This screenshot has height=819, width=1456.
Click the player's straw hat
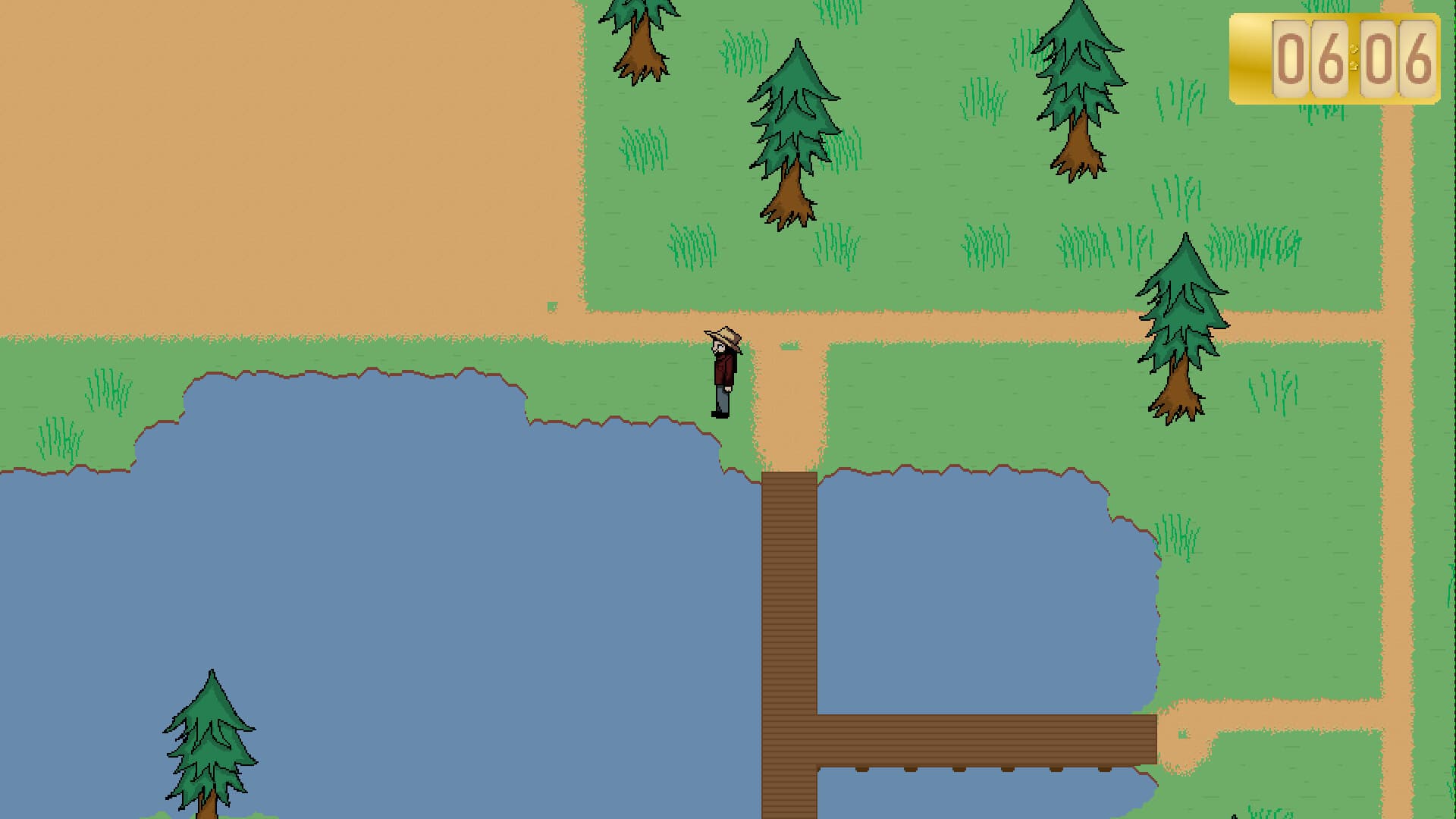[x=722, y=336]
